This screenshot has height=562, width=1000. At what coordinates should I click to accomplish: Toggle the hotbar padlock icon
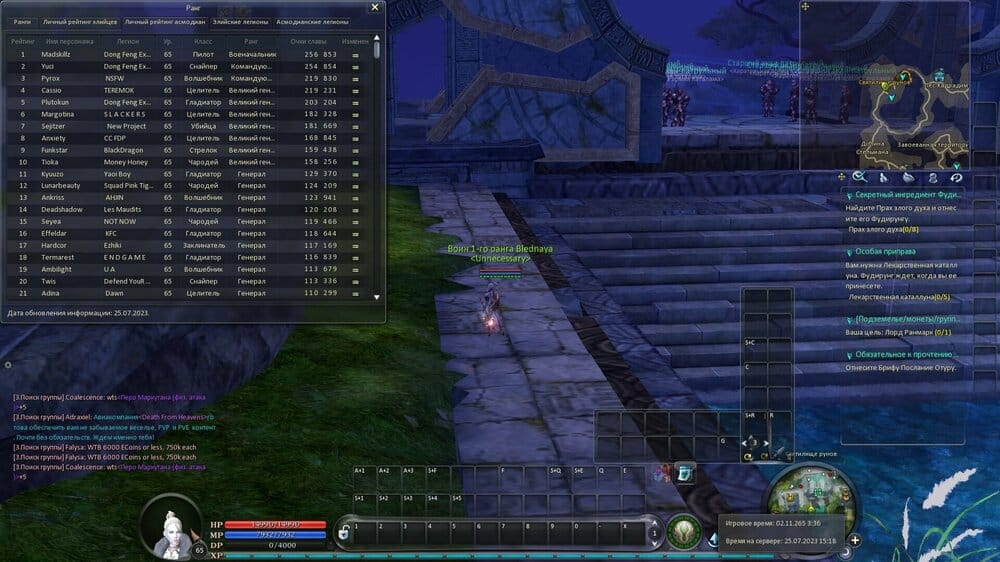pos(343,533)
